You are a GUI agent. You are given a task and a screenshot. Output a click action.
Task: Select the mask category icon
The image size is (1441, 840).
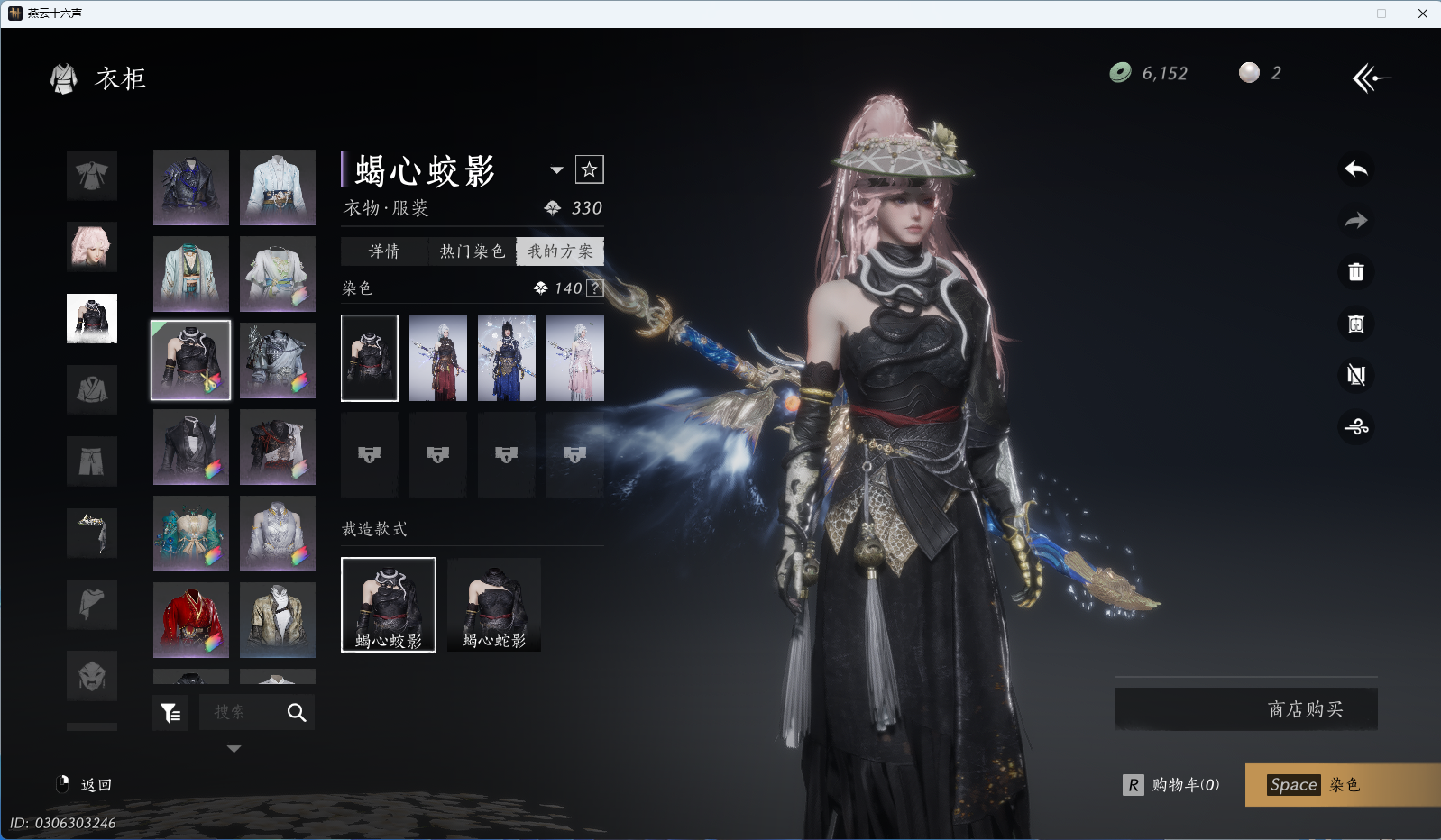92,676
